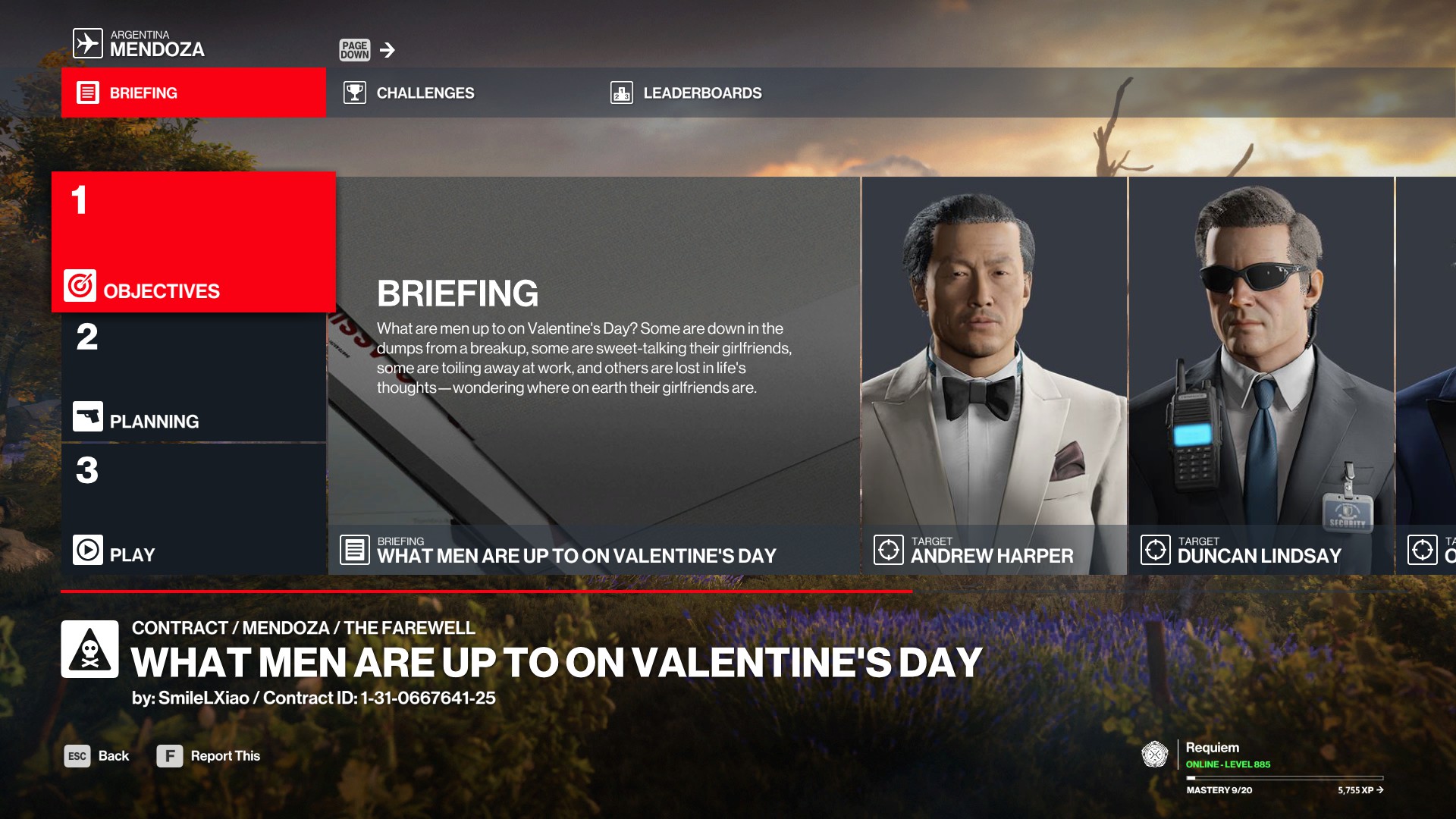The width and height of the screenshot is (1456, 819).
Task: View target Andrew Harper's card
Action: click(x=993, y=375)
